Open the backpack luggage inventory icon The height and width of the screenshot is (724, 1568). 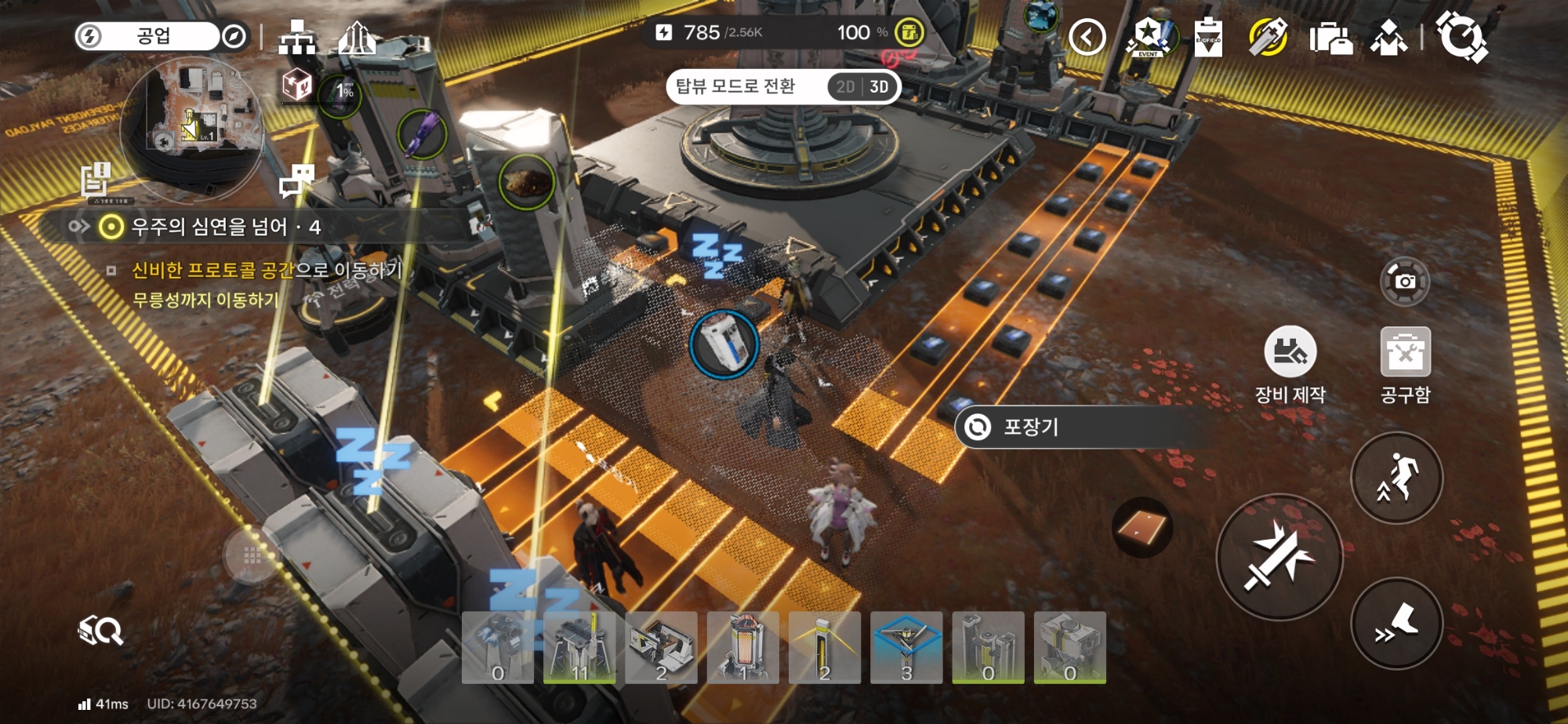1330,38
